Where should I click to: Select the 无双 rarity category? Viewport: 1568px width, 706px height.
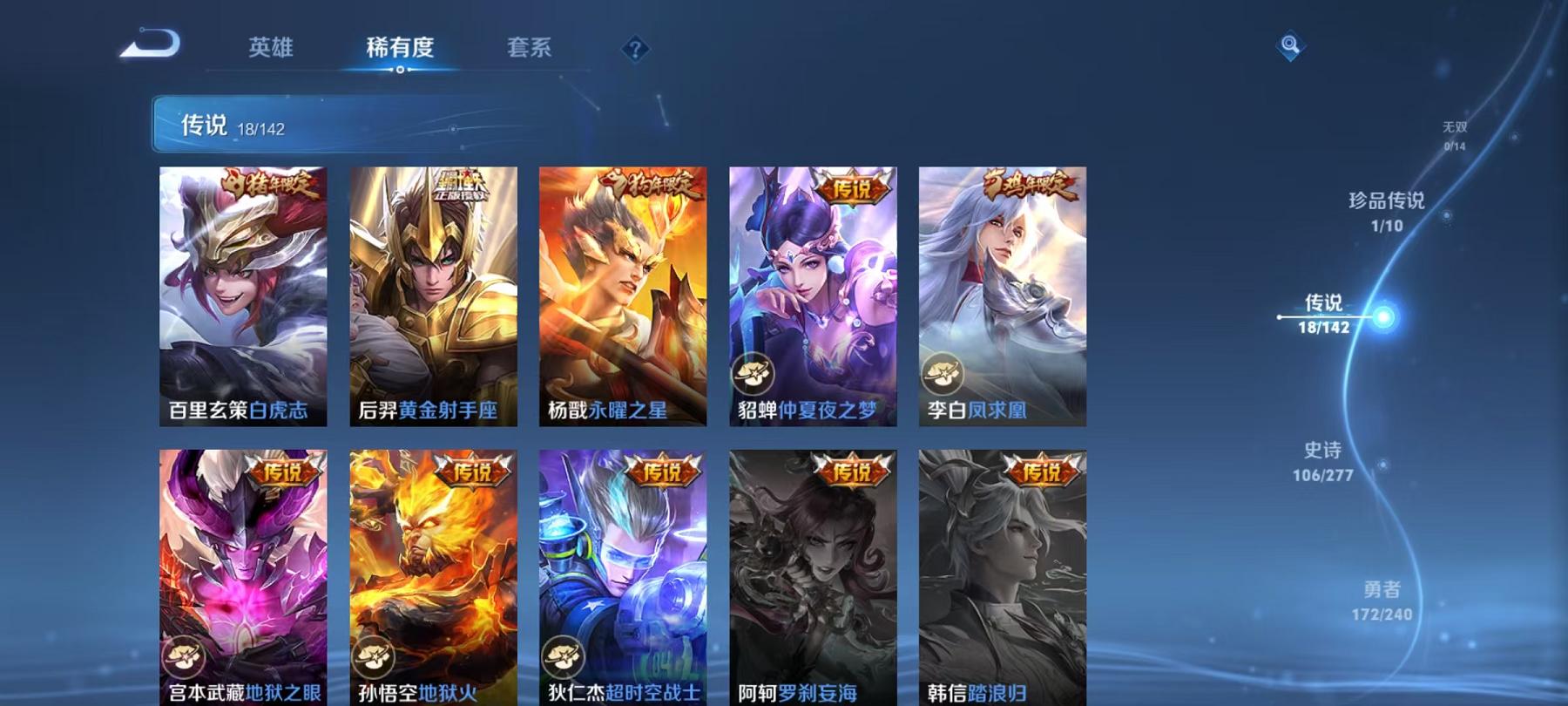coord(1456,132)
